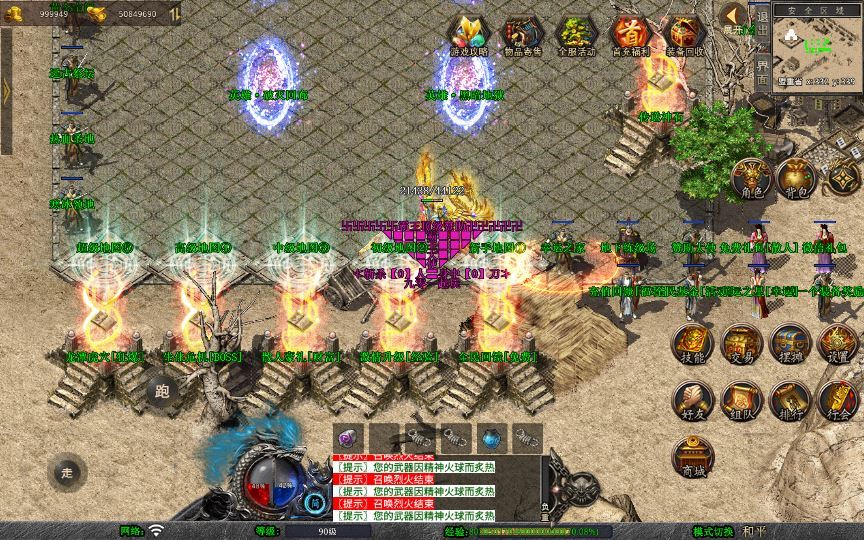Open the 游戏攻略 game guide icon
This screenshot has height=540, width=864.
[x=469, y=33]
